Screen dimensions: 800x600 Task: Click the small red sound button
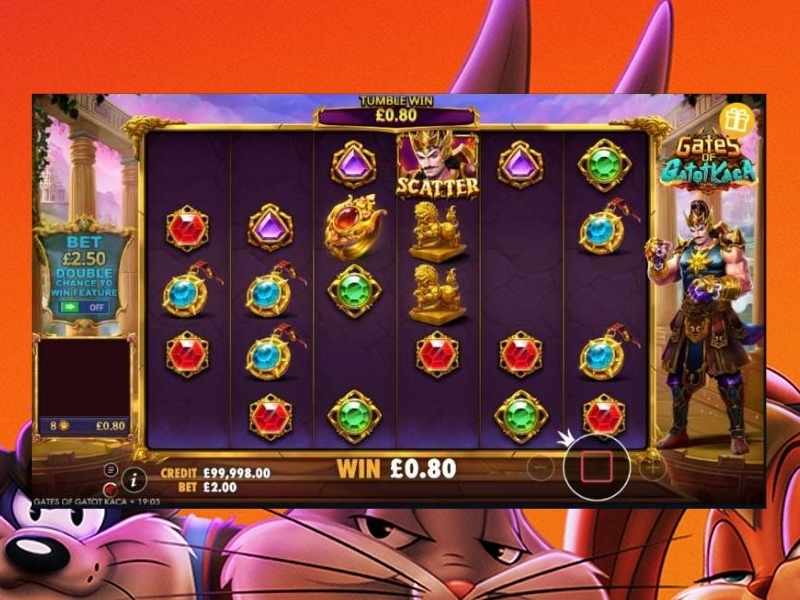pyautogui.click(x=110, y=489)
